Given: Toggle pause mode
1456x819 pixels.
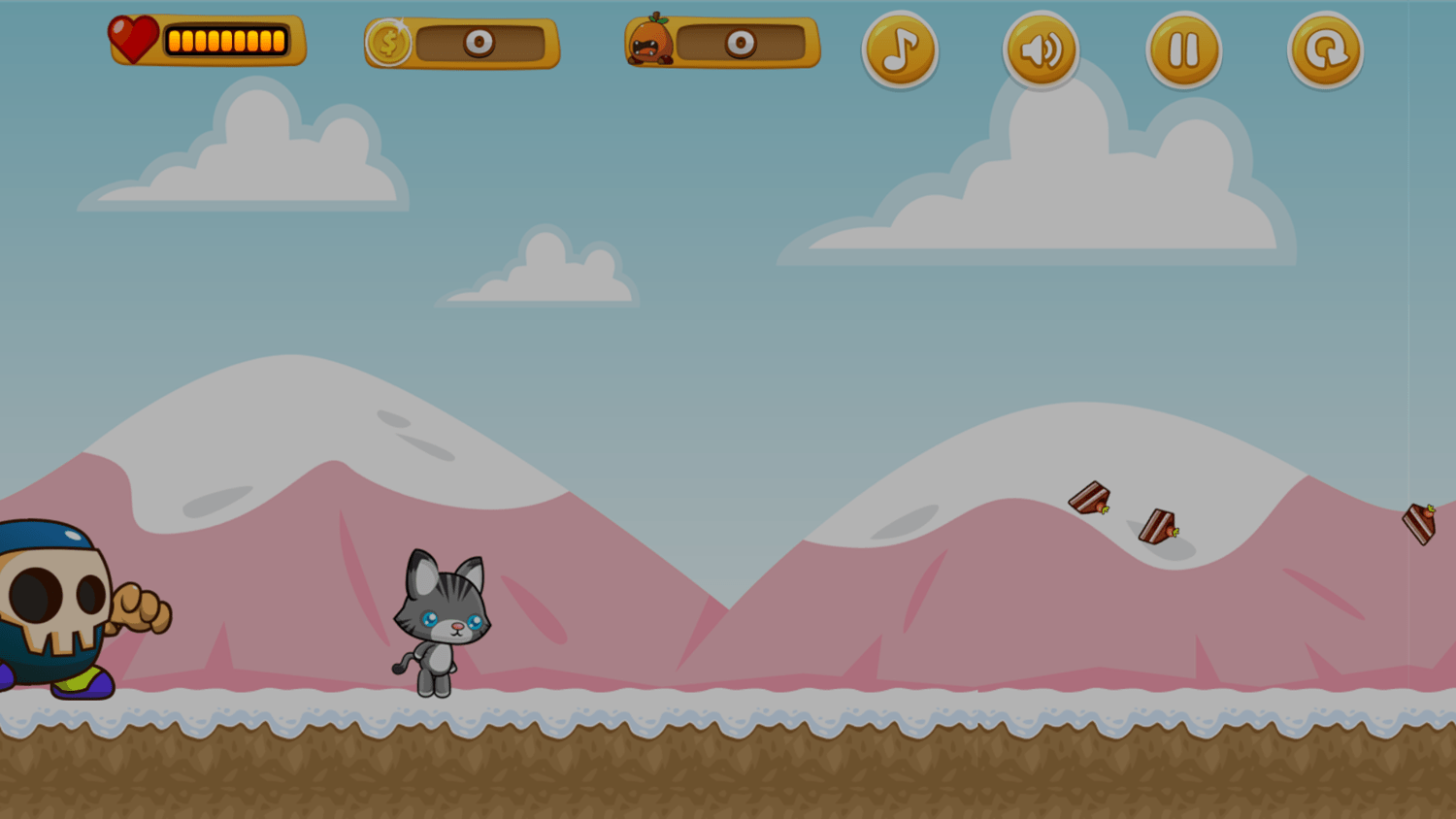Looking at the screenshot, I should tap(1183, 49).
